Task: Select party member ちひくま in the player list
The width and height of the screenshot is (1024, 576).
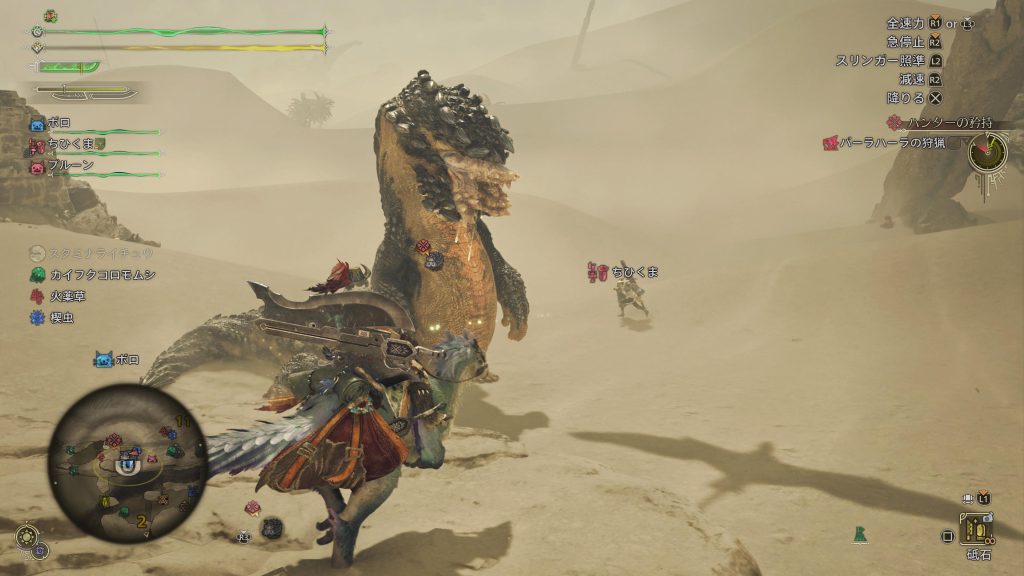Action: [x=69, y=144]
